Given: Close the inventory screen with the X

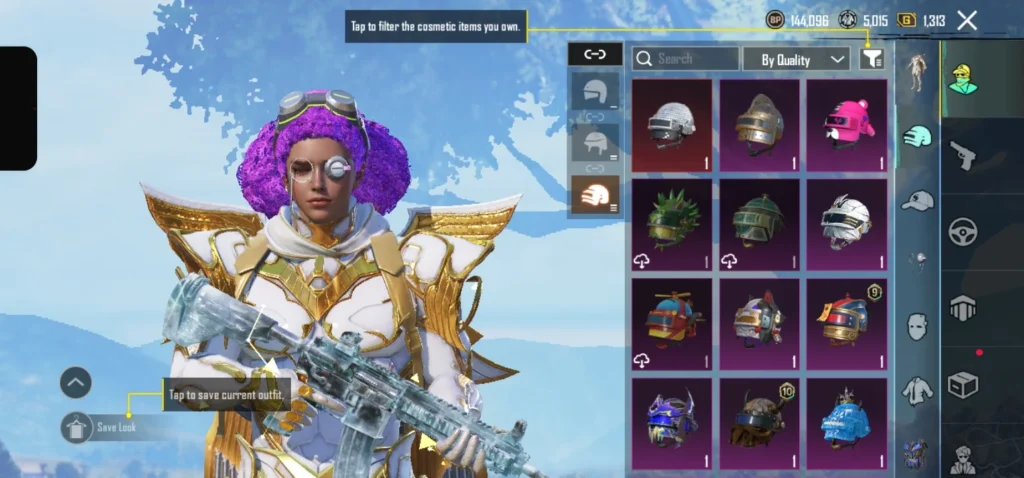Looking at the screenshot, I should (967, 20).
